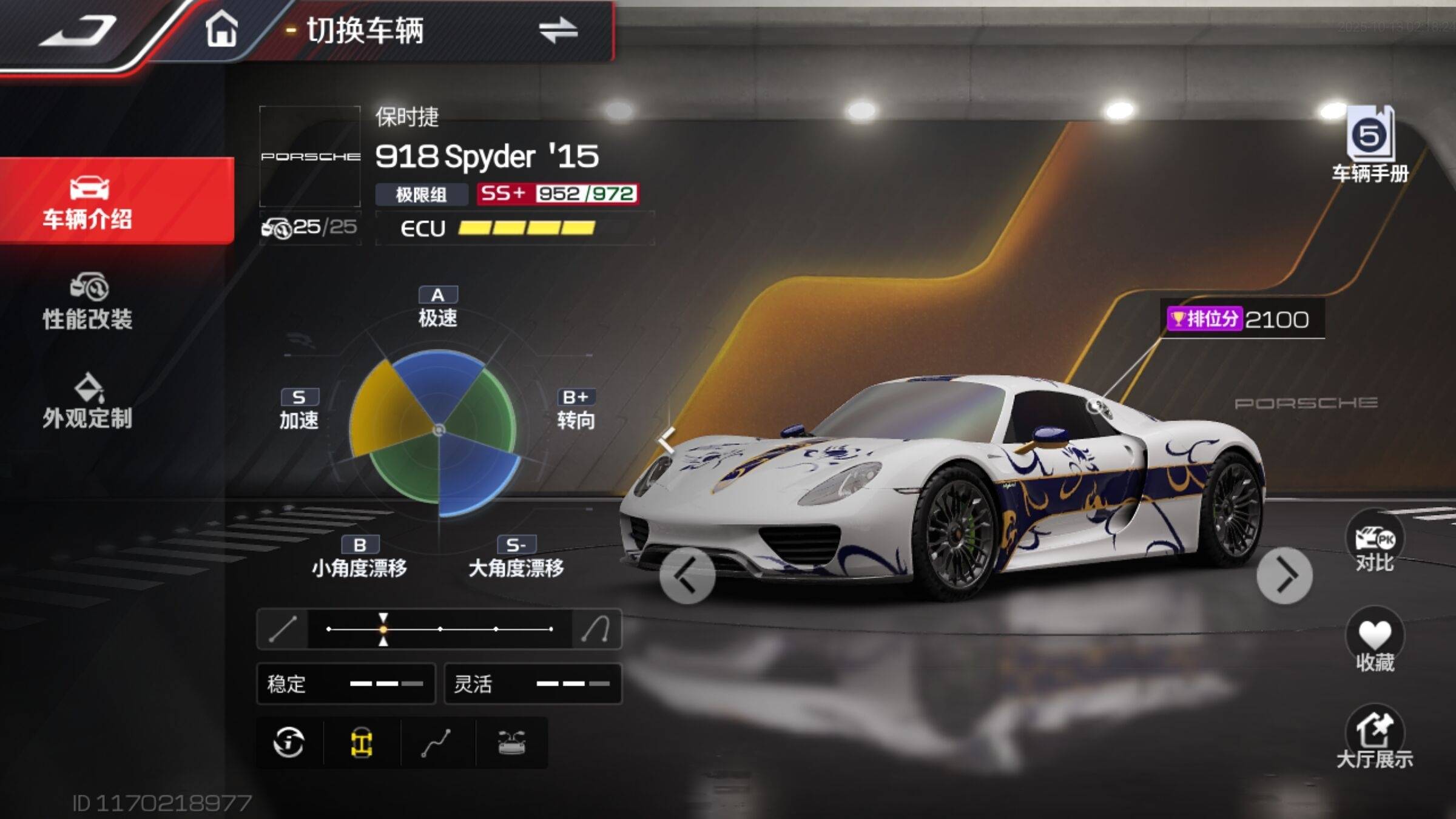The image size is (1456, 819).
Task: Open the 性能改装 performance tuning tab
Action: [88, 302]
